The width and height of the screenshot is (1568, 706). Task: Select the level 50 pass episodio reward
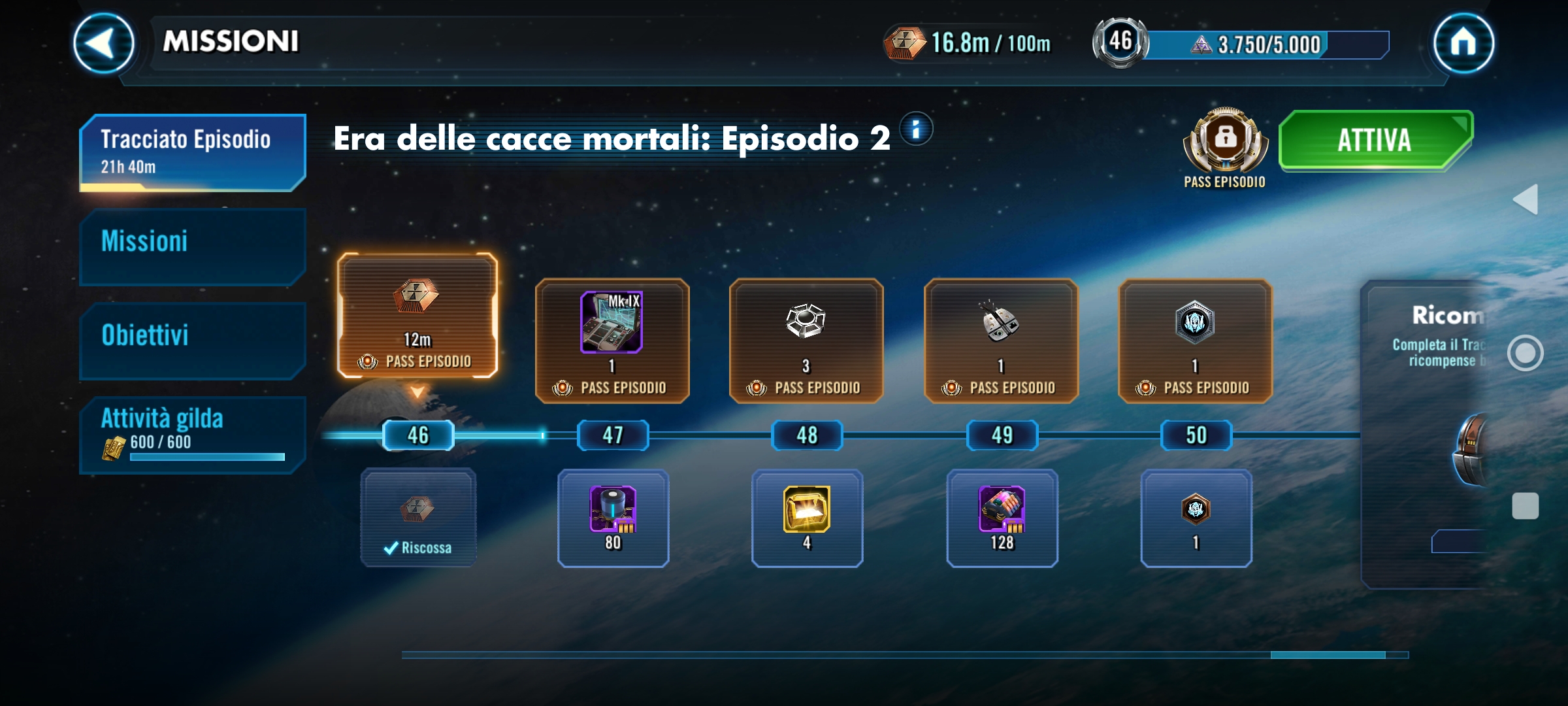click(x=1195, y=340)
